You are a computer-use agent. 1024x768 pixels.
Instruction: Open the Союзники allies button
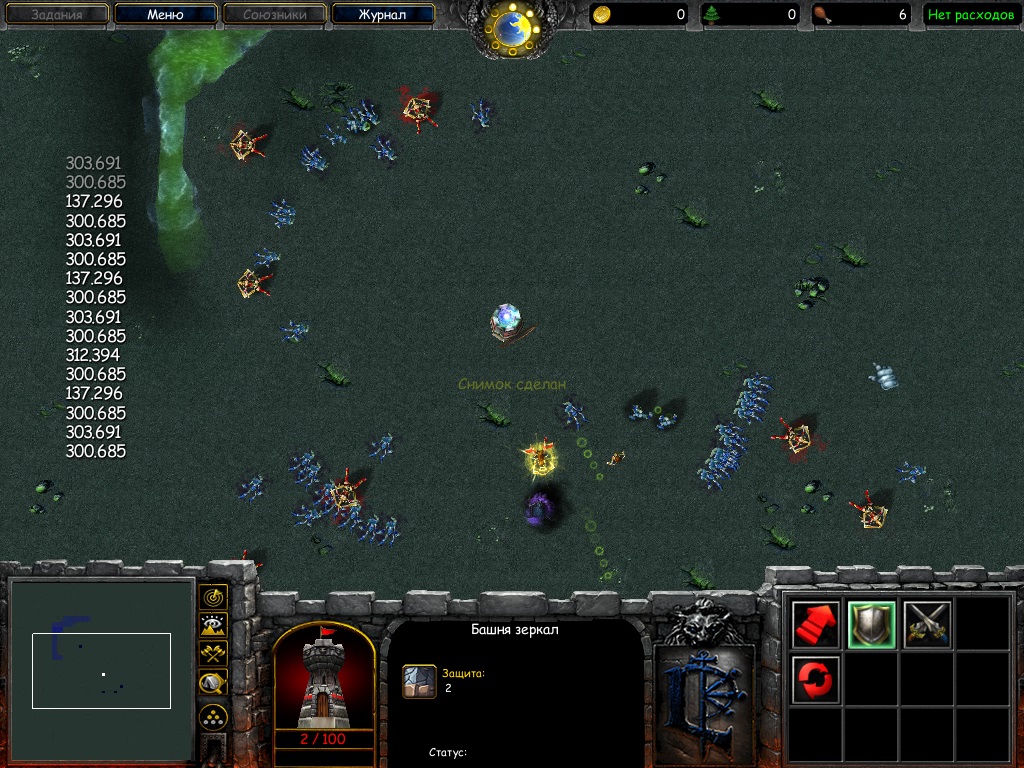[274, 15]
